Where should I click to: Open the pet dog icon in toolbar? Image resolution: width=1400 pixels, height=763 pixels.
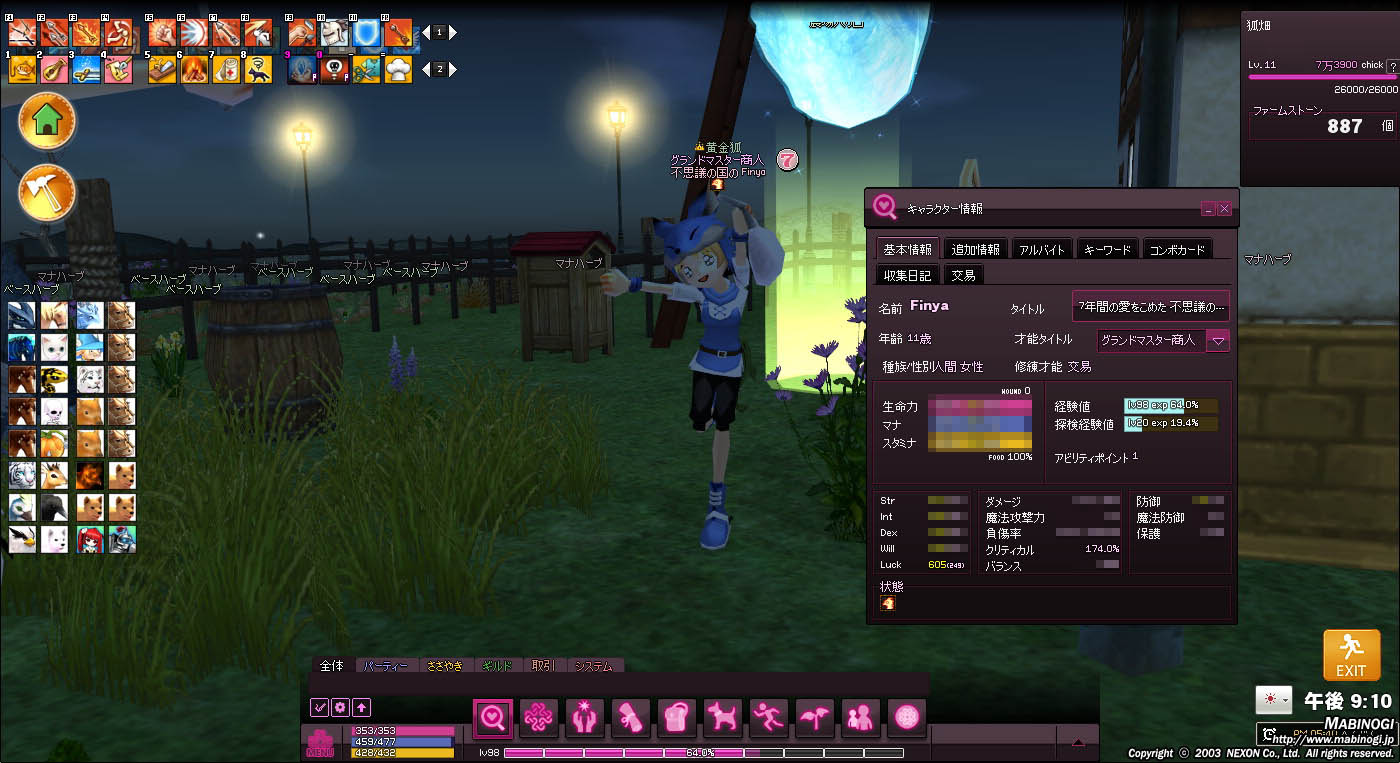722,716
